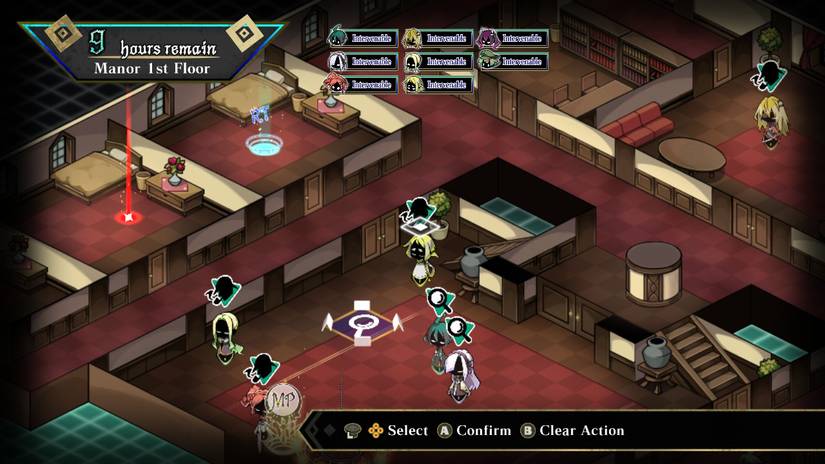This screenshot has width=825, height=464.
Task: Select the magnifying glass marker above green-haired unit
Action: coord(437,297)
